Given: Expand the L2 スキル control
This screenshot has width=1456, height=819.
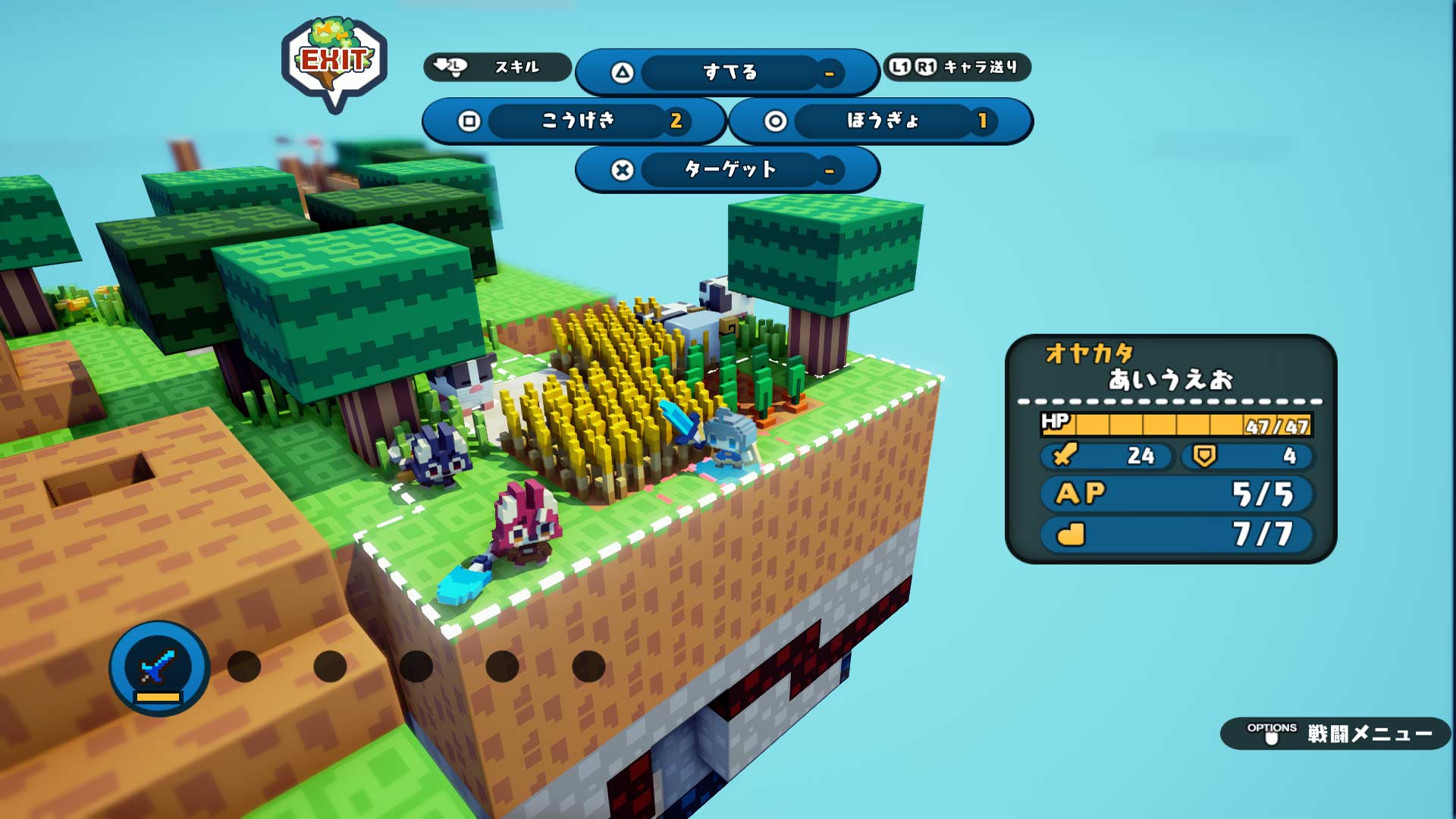Looking at the screenshot, I should coord(497,67).
